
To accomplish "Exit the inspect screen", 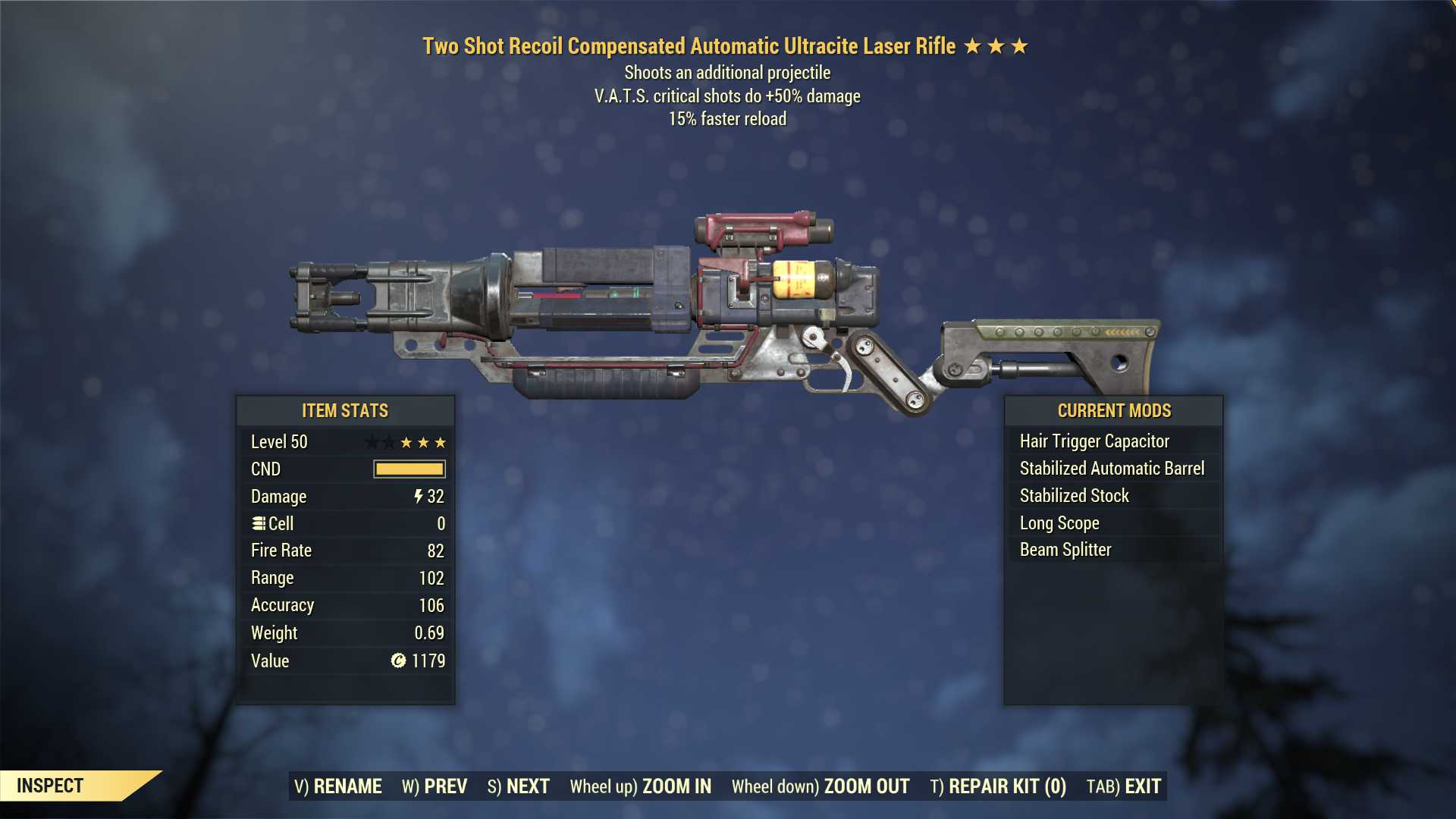I will tap(1124, 786).
